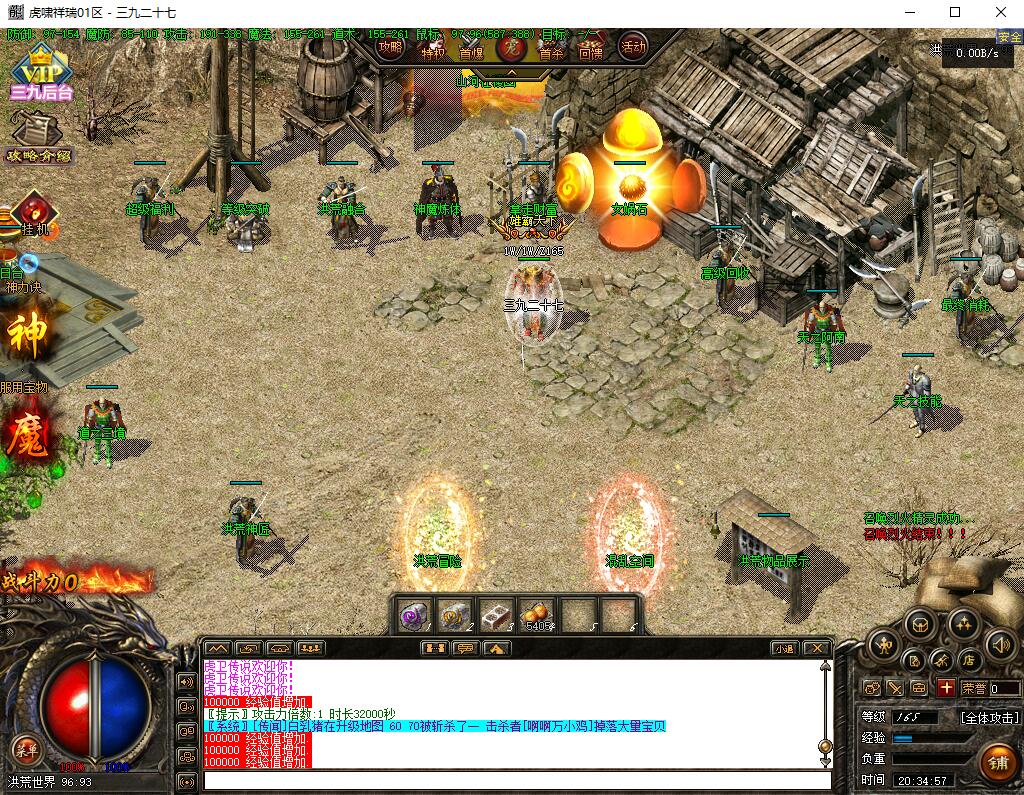
Task: Open the 店 shop round button
Action: [968, 660]
